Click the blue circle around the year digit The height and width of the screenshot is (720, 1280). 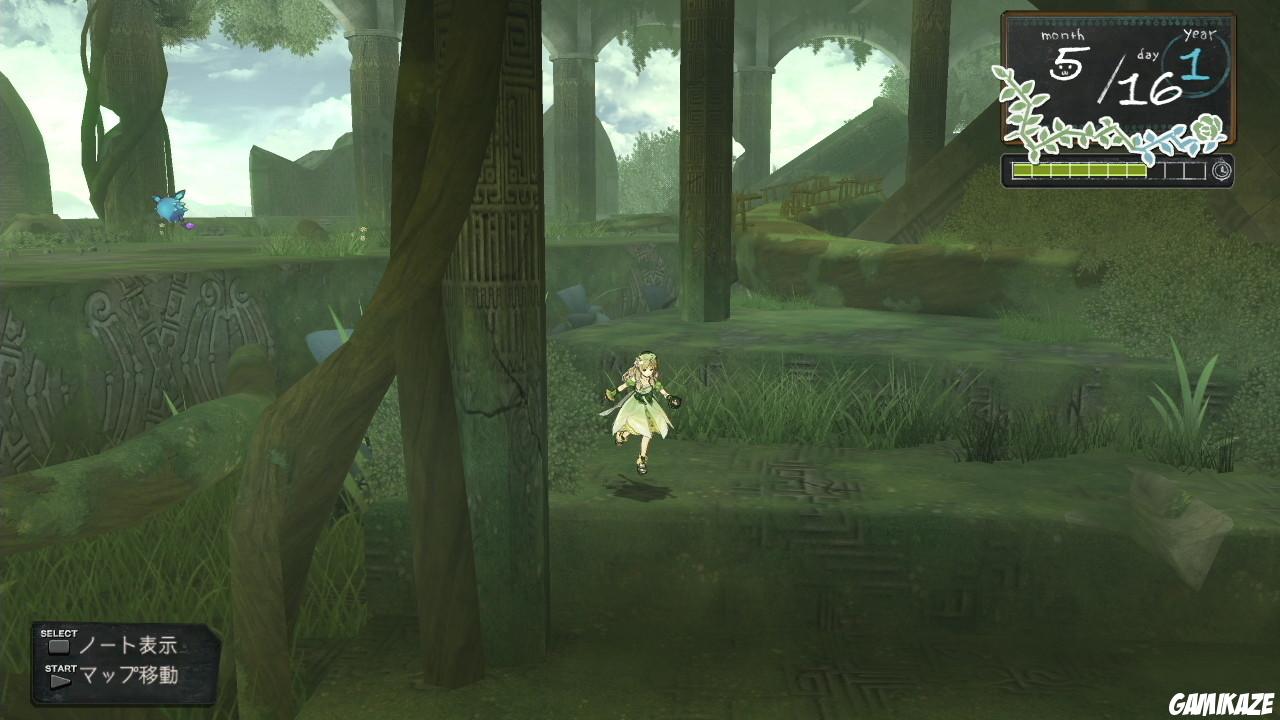click(1197, 67)
